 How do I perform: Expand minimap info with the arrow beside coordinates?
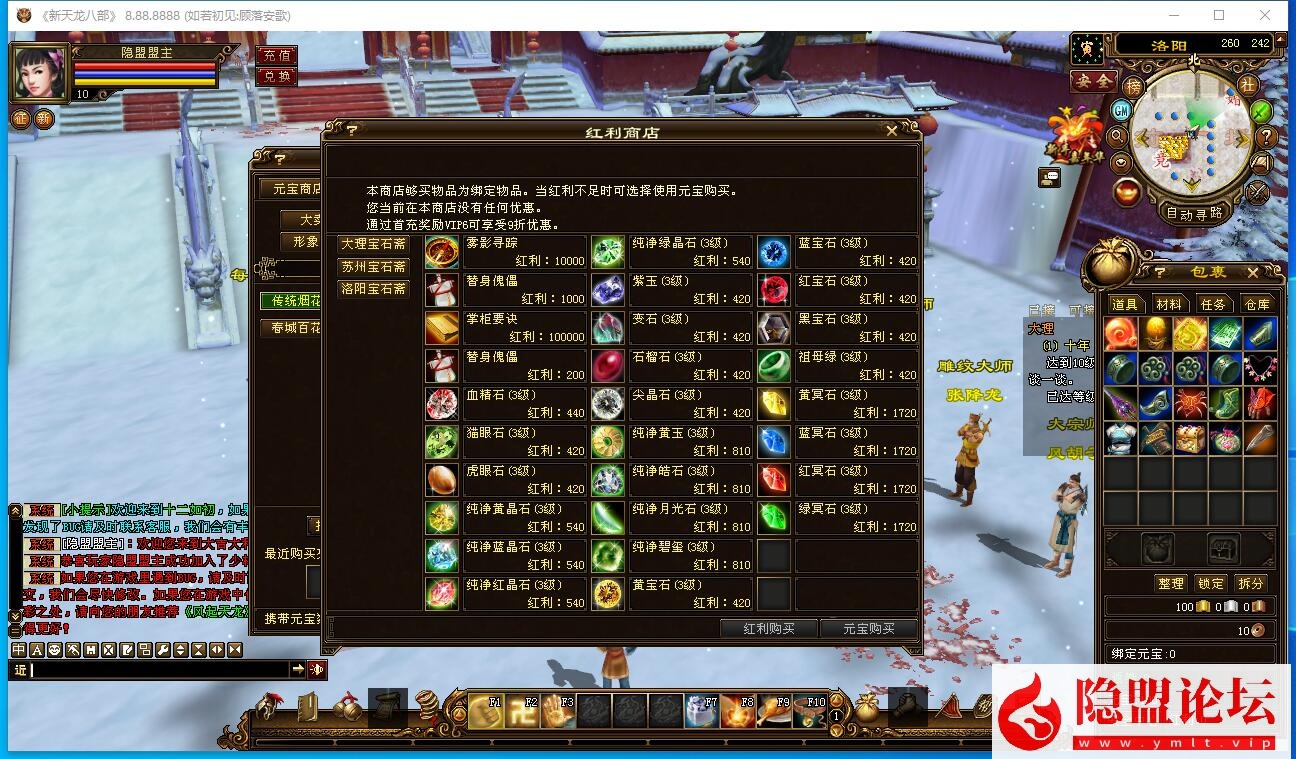pyautogui.click(x=1281, y=41)
